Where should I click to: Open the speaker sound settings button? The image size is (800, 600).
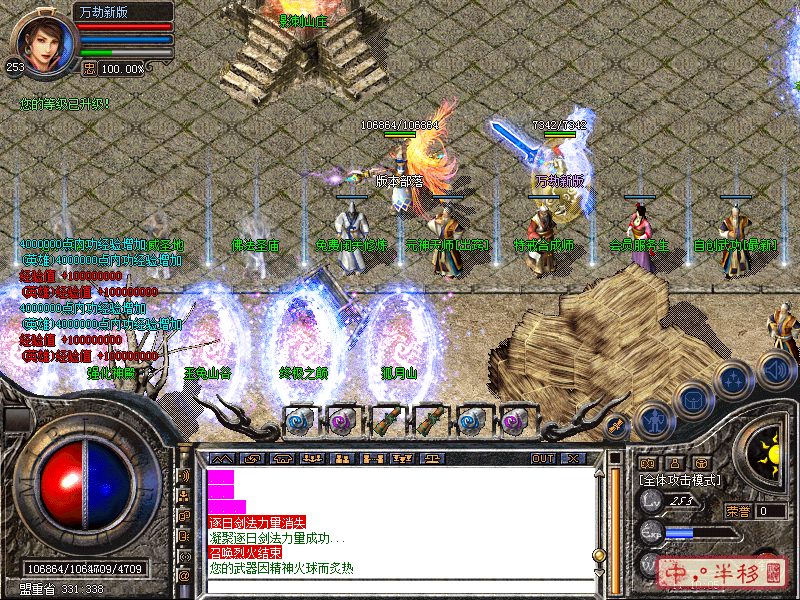[x=776, y=369]
